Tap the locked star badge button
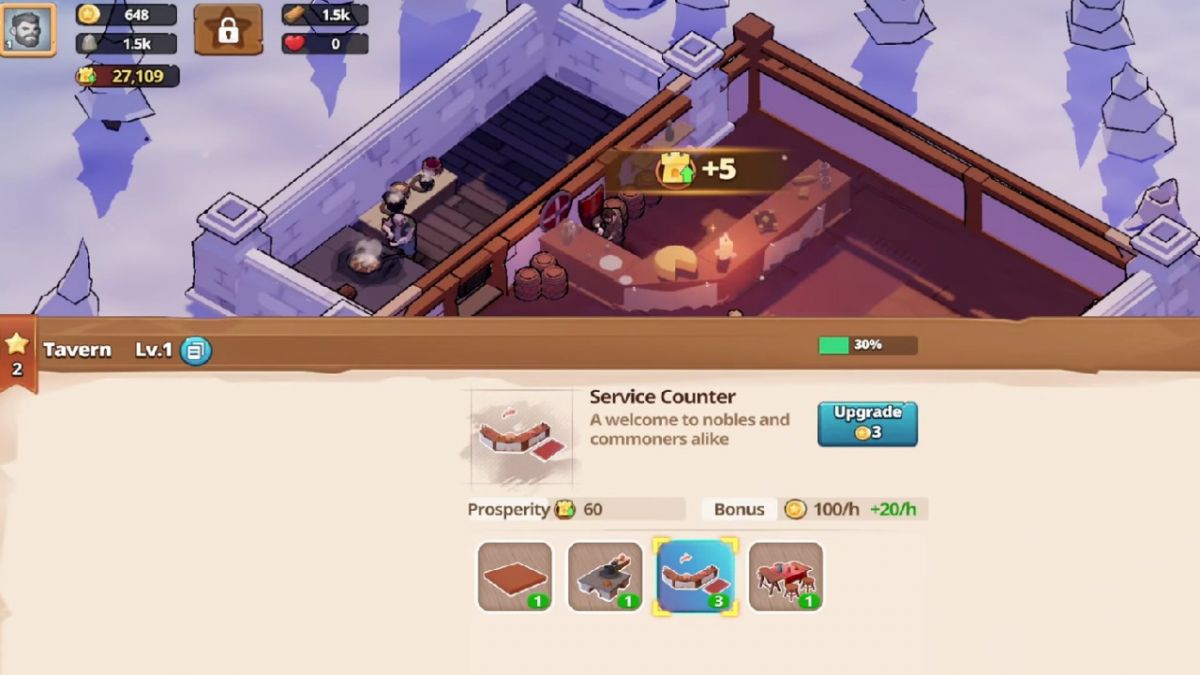 tap(228, 29)
